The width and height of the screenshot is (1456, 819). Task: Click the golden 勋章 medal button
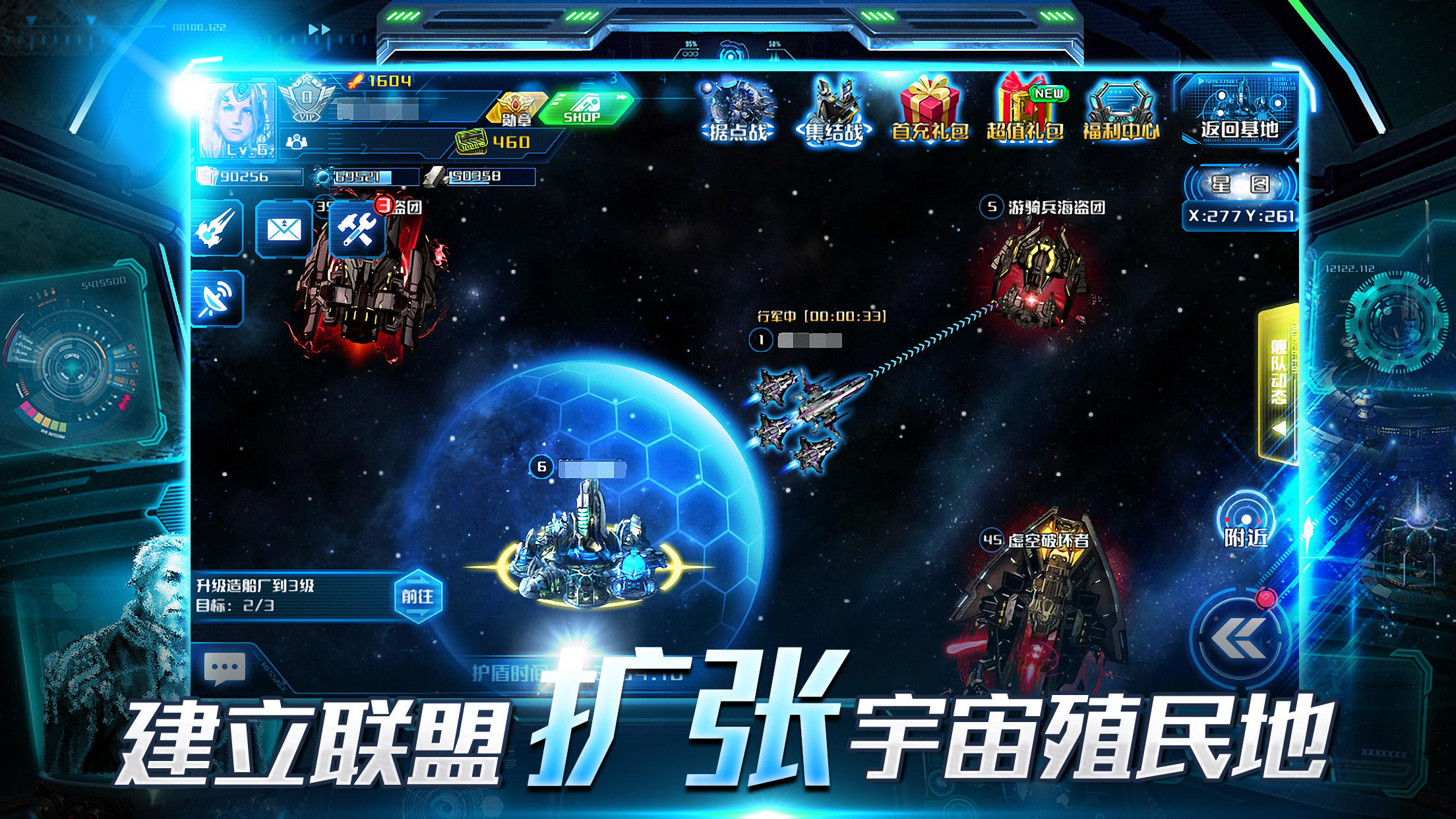point(518,109)
